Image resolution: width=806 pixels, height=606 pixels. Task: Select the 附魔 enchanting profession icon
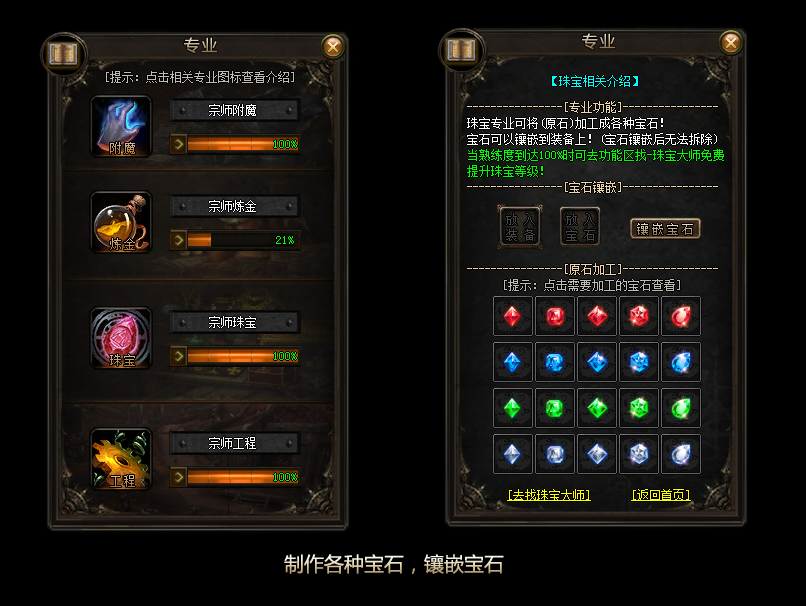[x=121, y=127]
